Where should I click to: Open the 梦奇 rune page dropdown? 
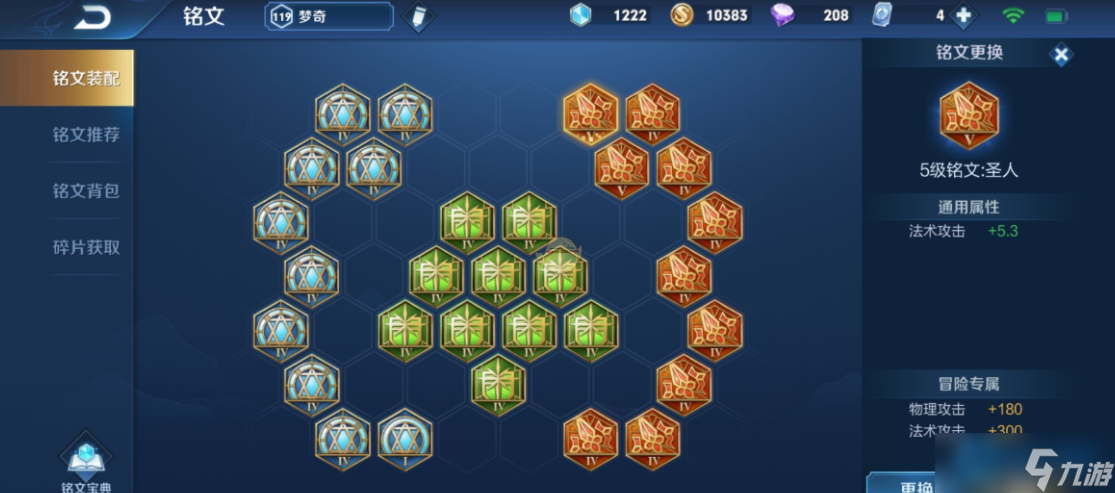tap(328, 16)
